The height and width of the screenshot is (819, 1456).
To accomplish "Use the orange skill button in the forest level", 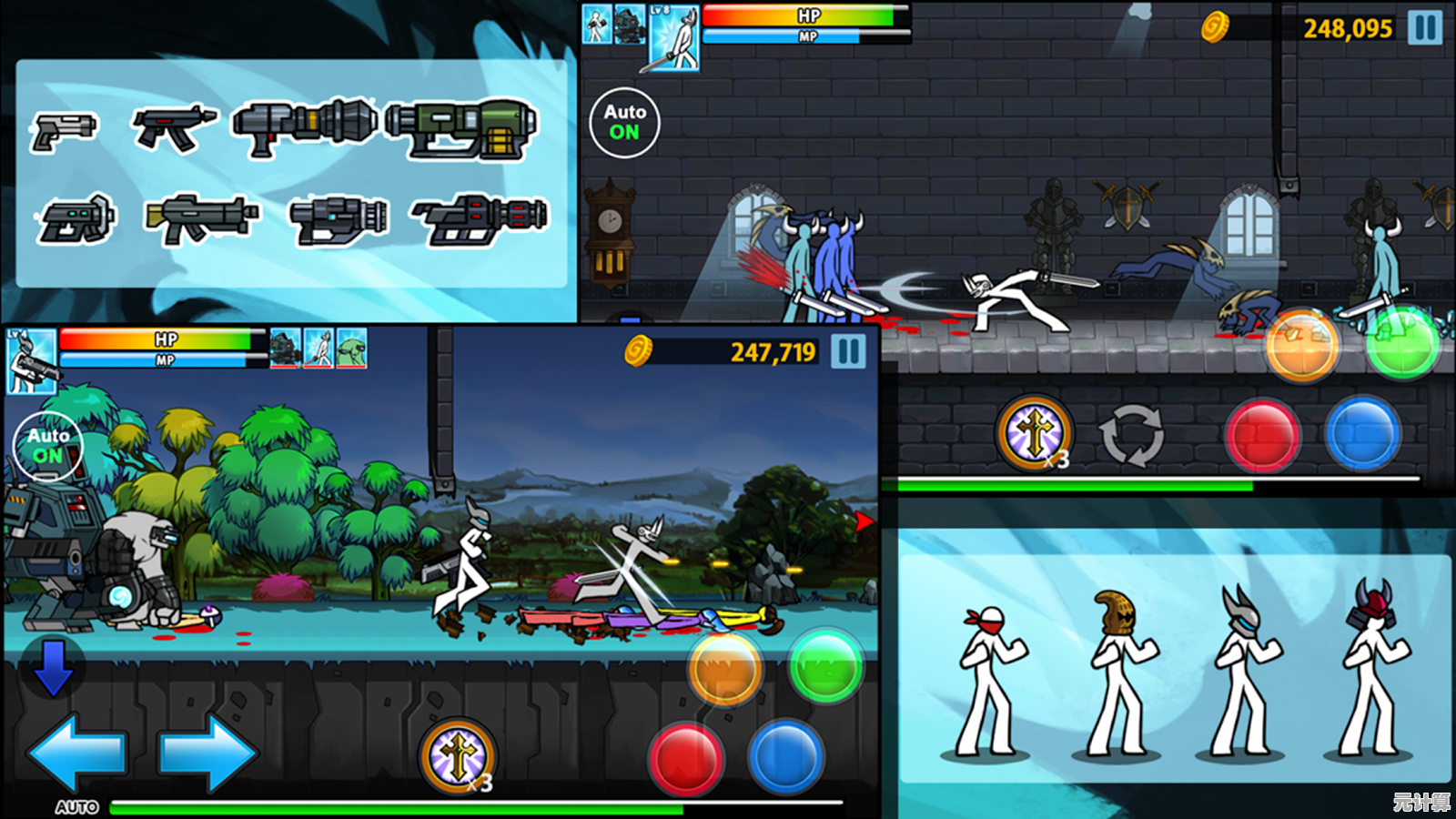I will pyautogui.click(x=725, y=670).
